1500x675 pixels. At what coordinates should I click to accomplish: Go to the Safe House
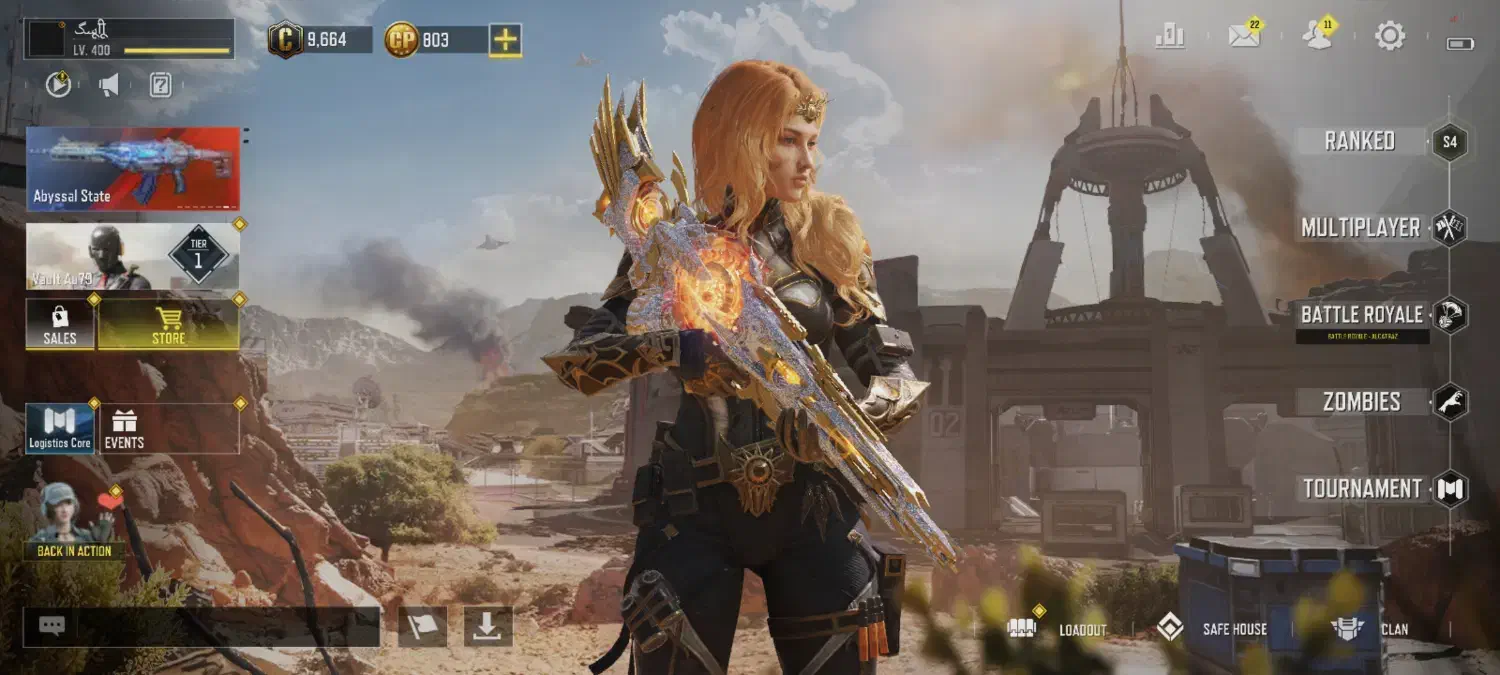pos(1211,629)
